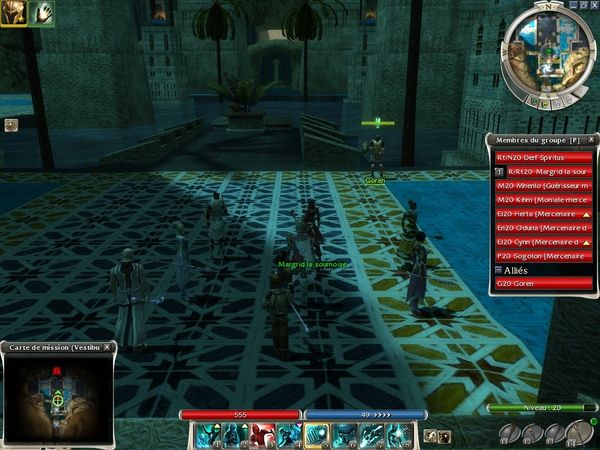Viewport: 600px width, 450px height.
Task: Close the Carte de mission panel
Action: (108, 347)
